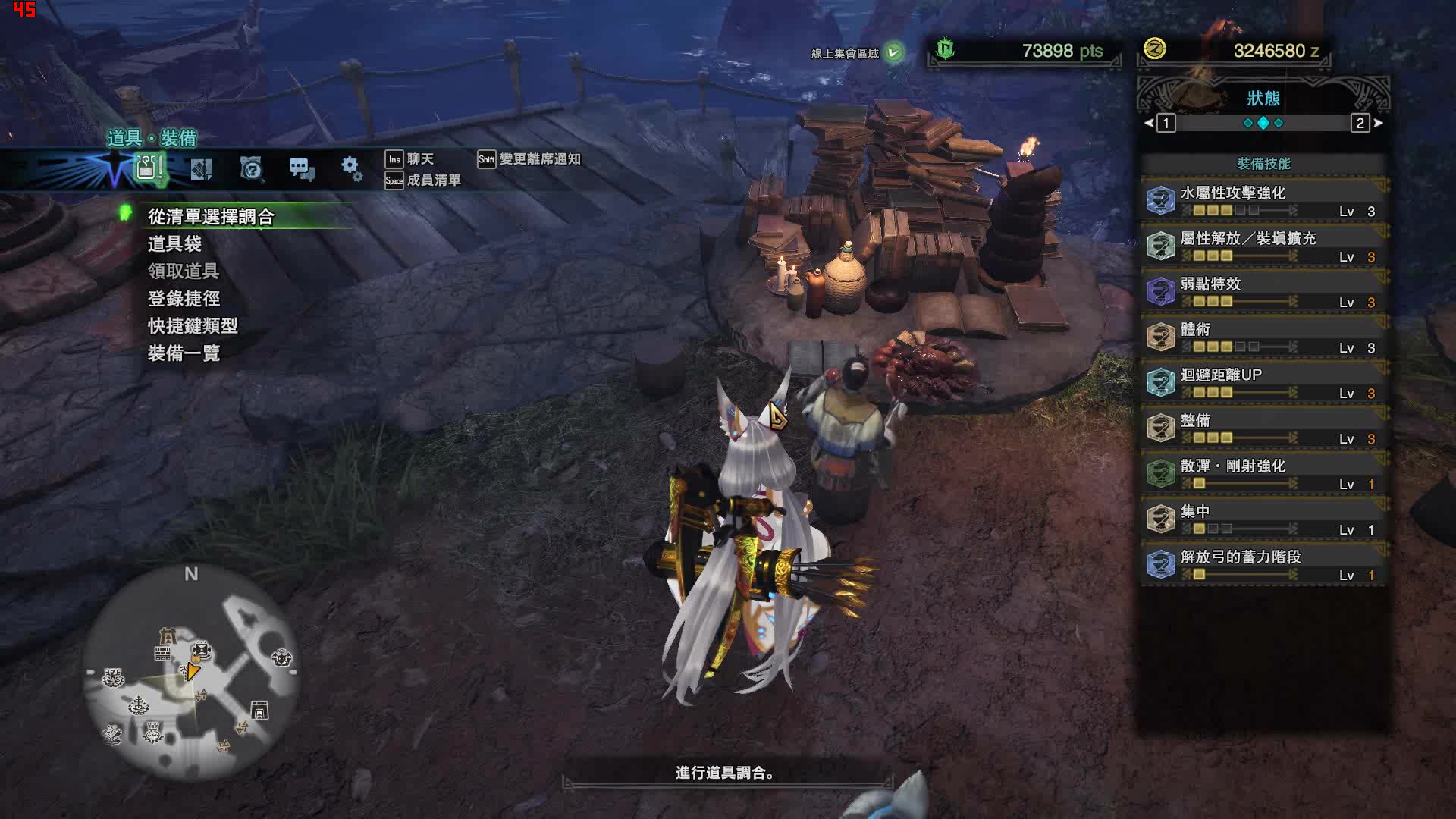Switch to the potion bottle items tab
The image size is (1456, 819).
point(149,168)
